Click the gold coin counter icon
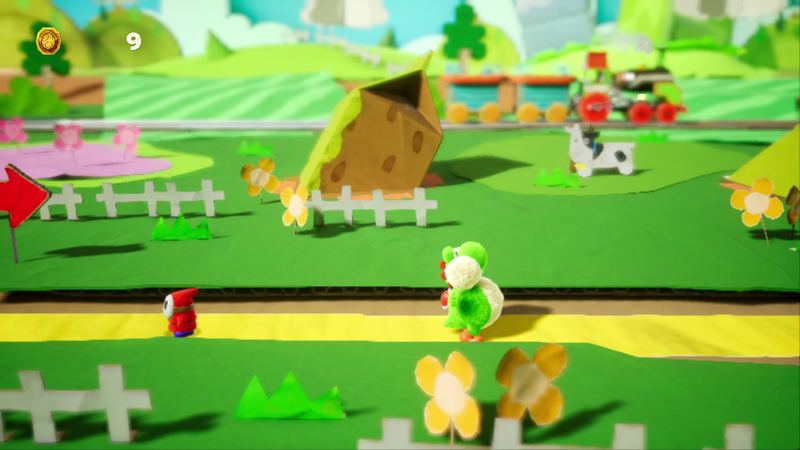Viewport: 800px width, 450px height. point(48,41)
